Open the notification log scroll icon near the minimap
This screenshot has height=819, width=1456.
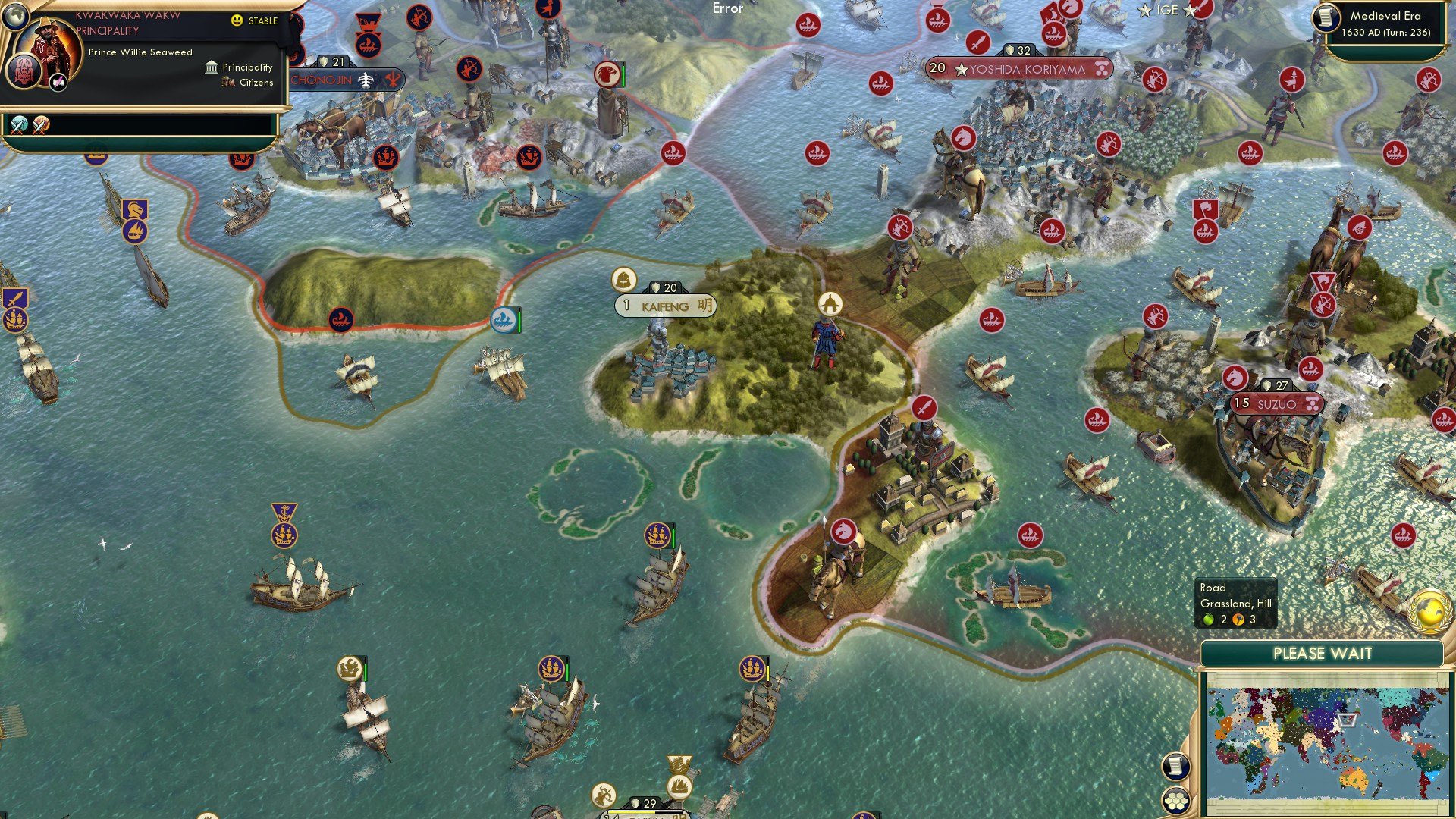pyautogui.click(x=1178, y=767)
